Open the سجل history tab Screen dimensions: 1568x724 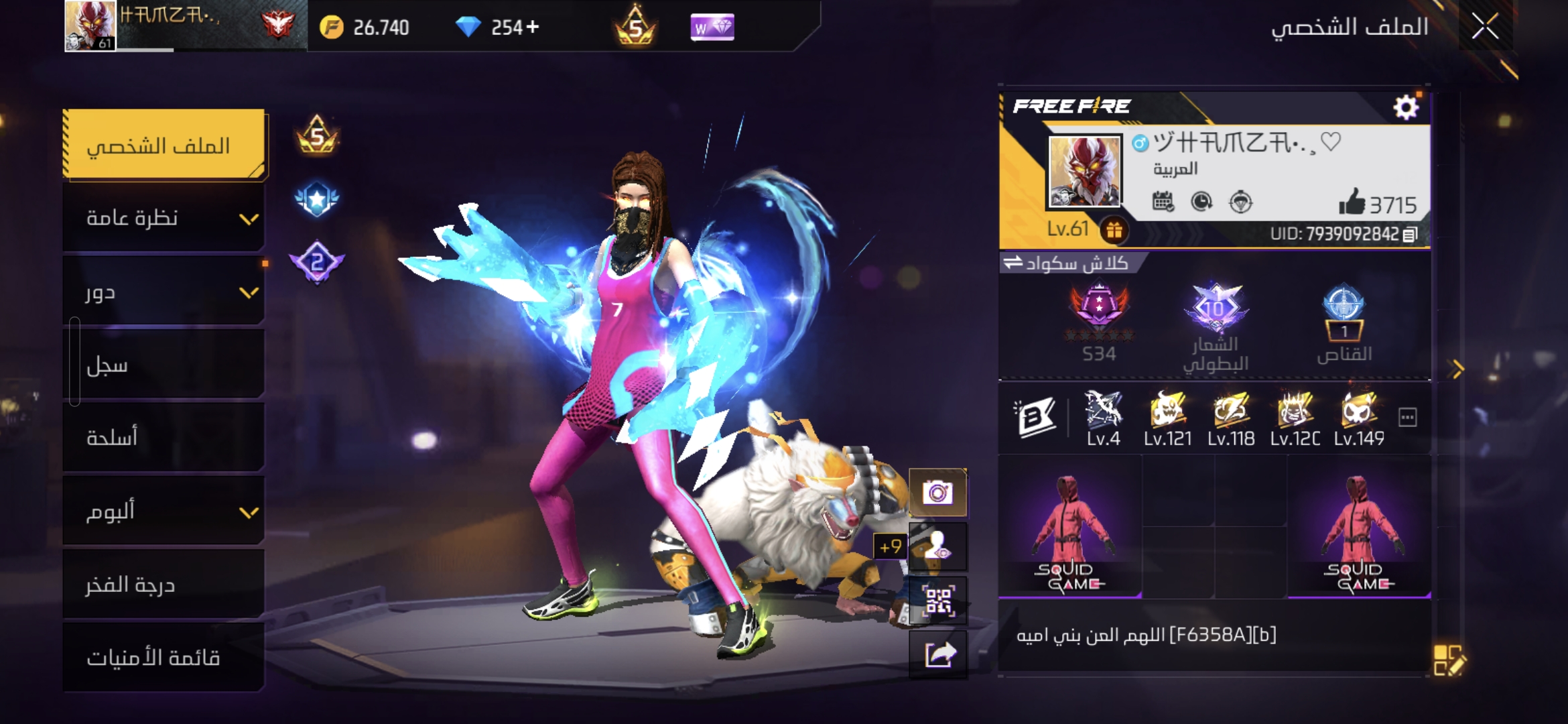(164, 365)
